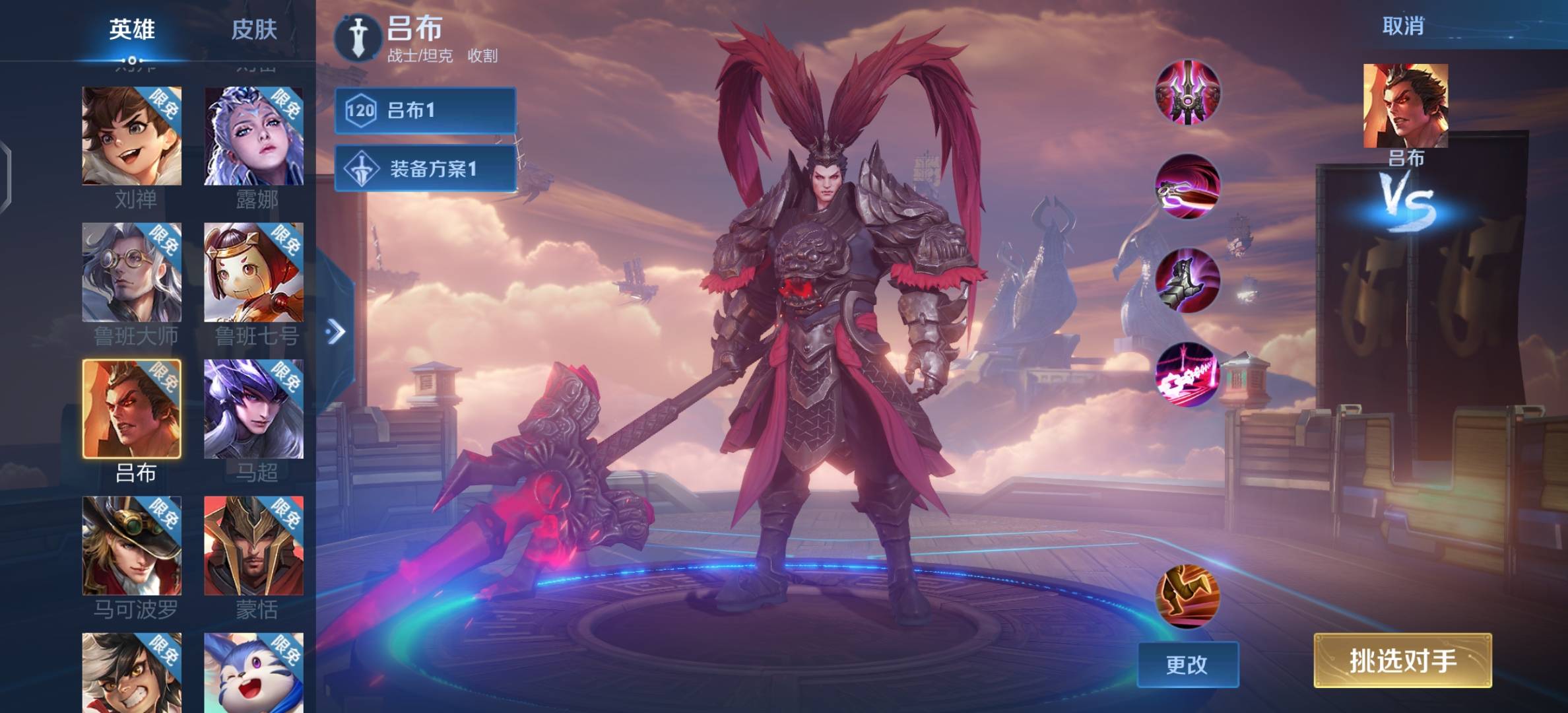
Task: Open the 吕布1 rune page selector
Action: 425,110
